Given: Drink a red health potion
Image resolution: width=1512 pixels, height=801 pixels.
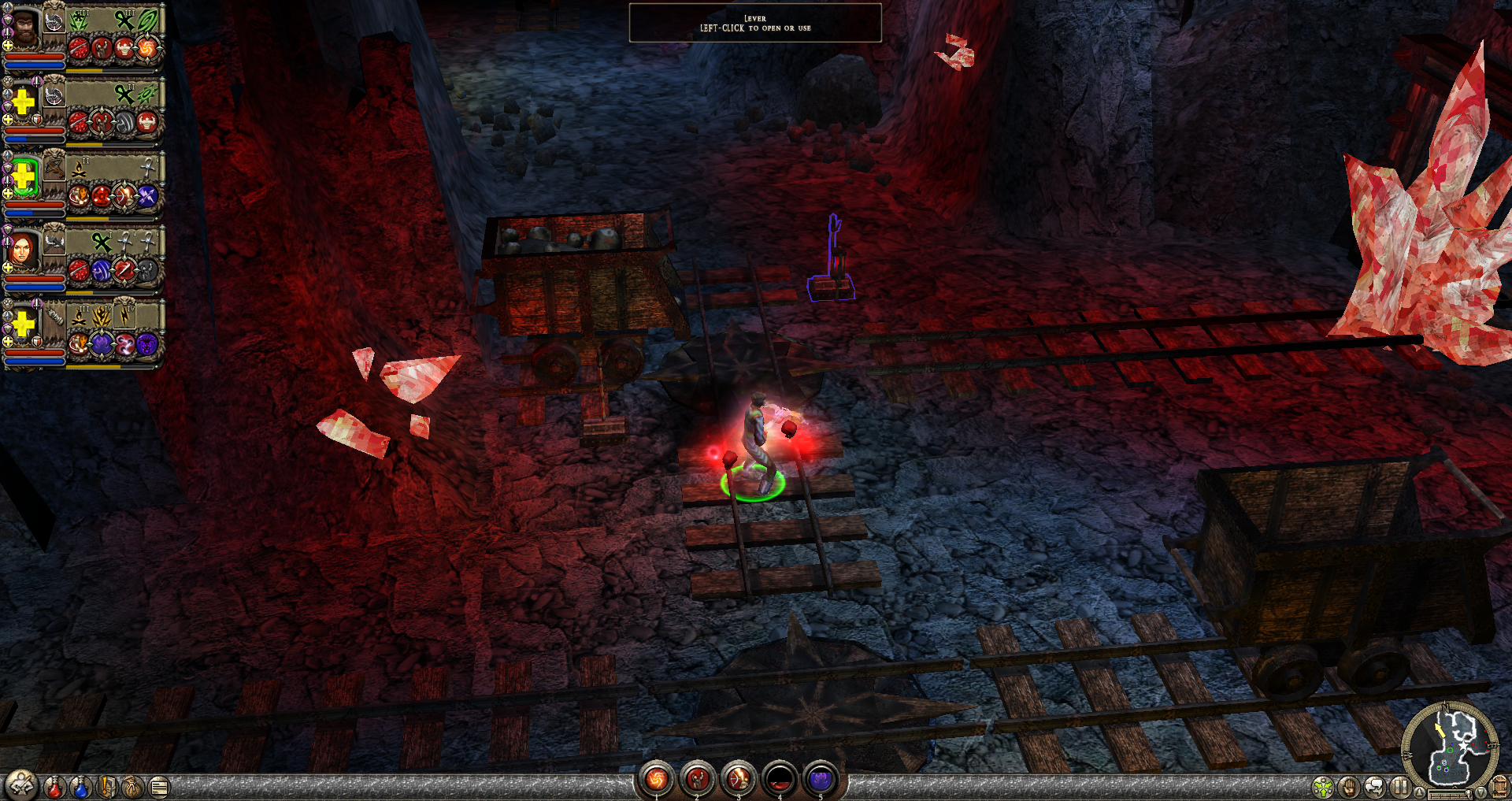Looking at the screenshot, I should 54,787.
